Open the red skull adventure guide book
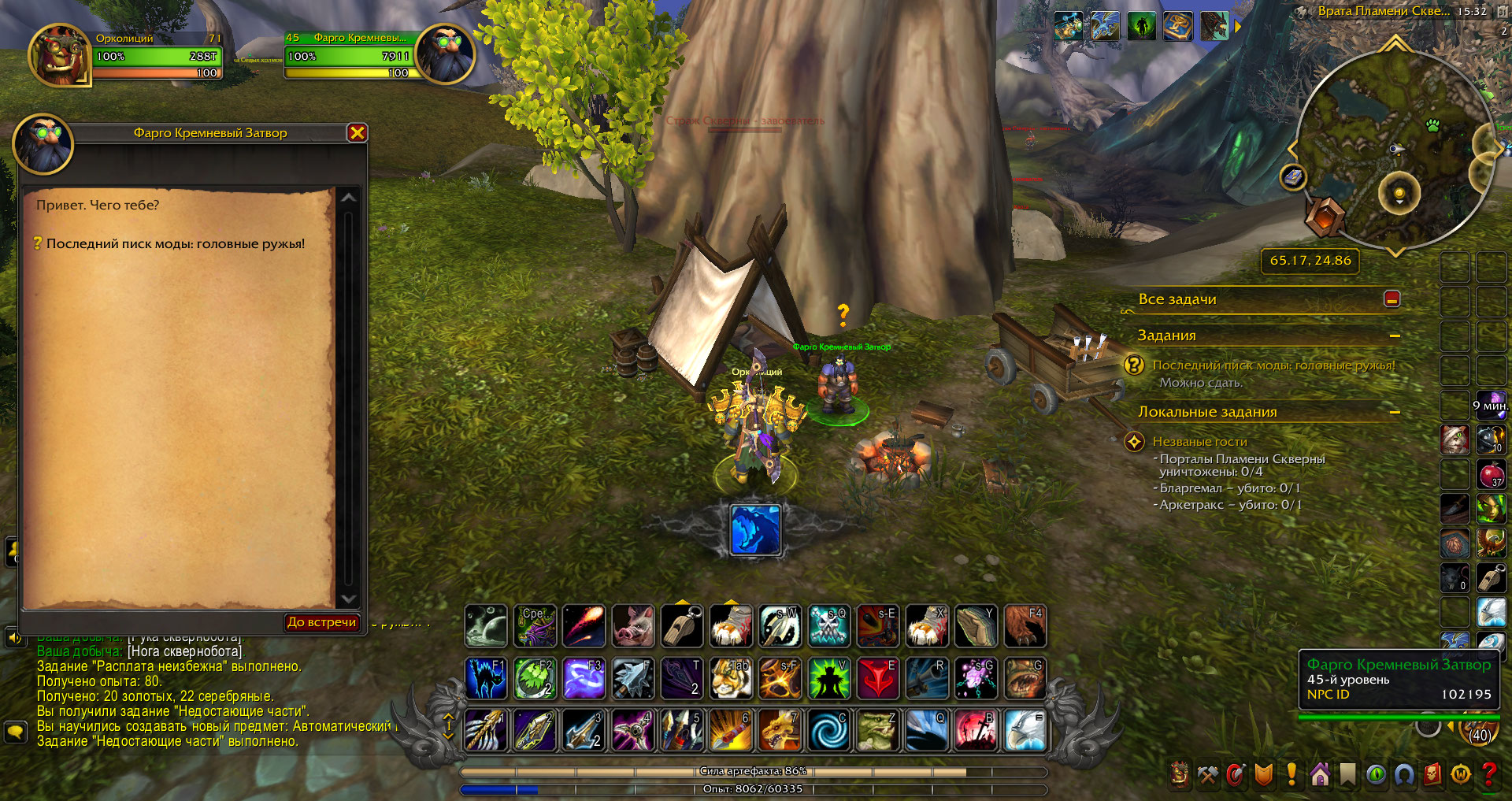Viewport: 1512px width, 801px height. (x=1432, y=775)
